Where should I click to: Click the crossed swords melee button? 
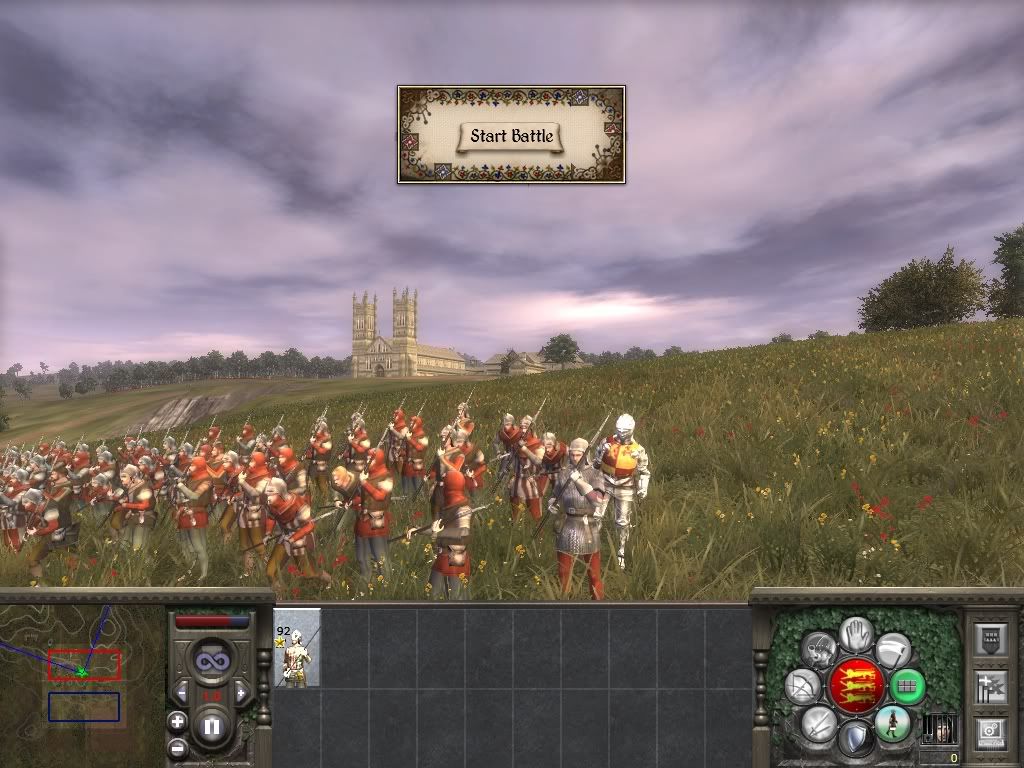pyautogui.click(x=819, y=723)
